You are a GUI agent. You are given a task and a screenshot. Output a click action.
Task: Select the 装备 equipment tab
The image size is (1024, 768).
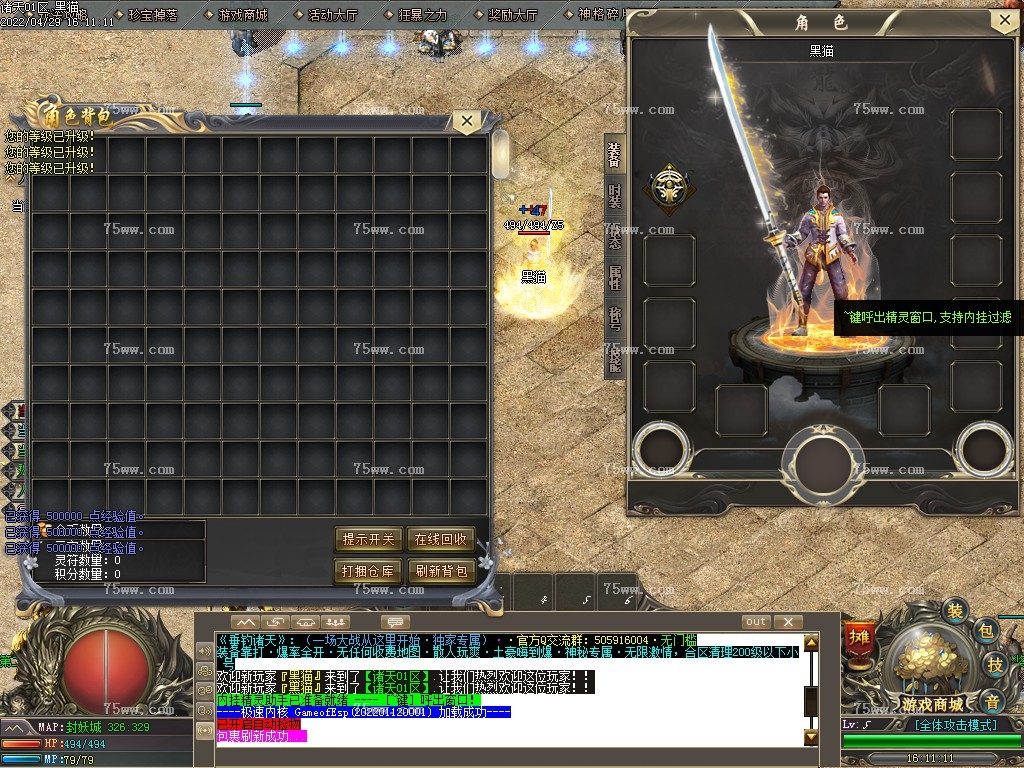pos(614,155)
